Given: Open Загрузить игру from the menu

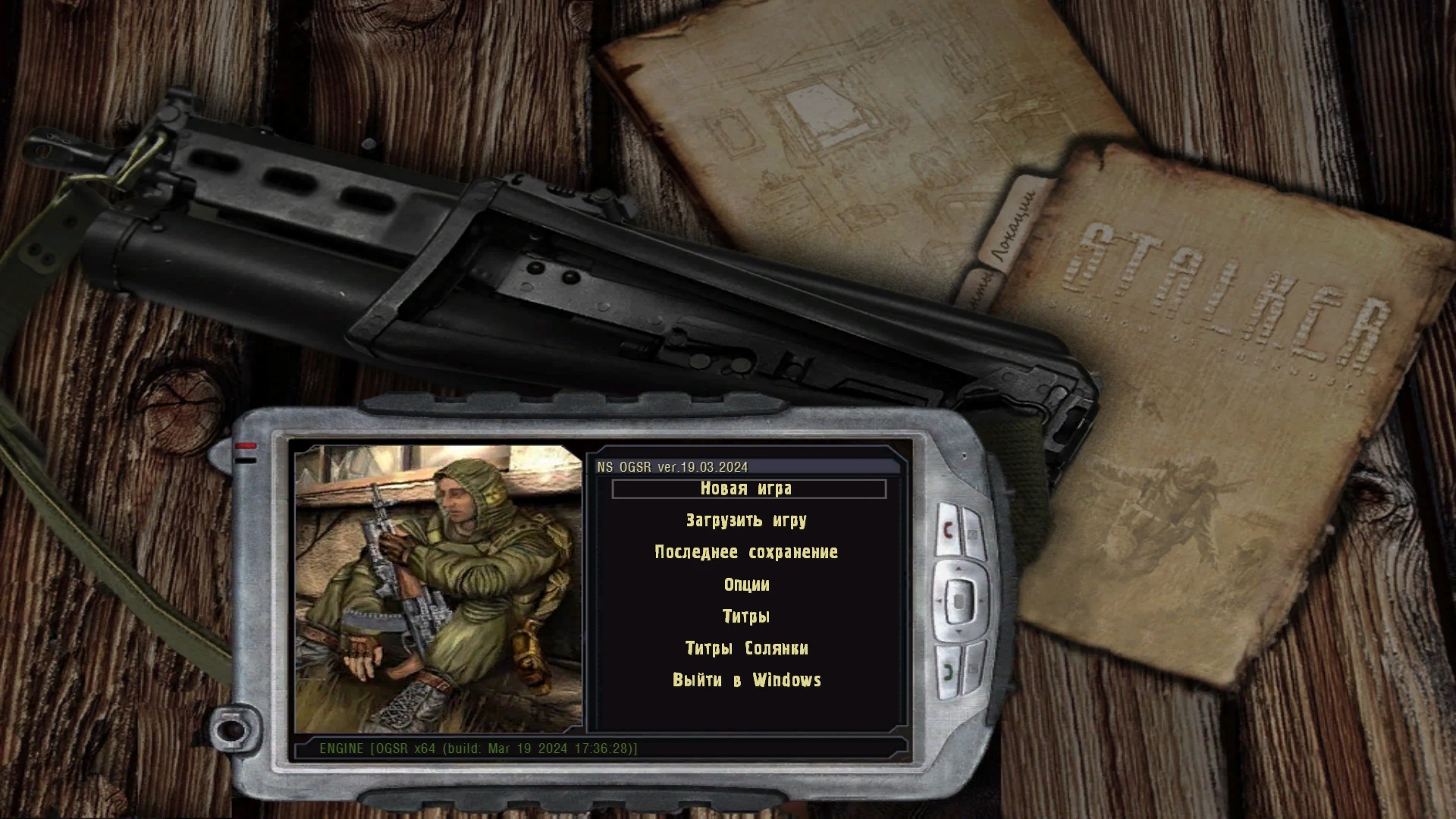Looking at the screenshot, I should (x=745, y=520).
